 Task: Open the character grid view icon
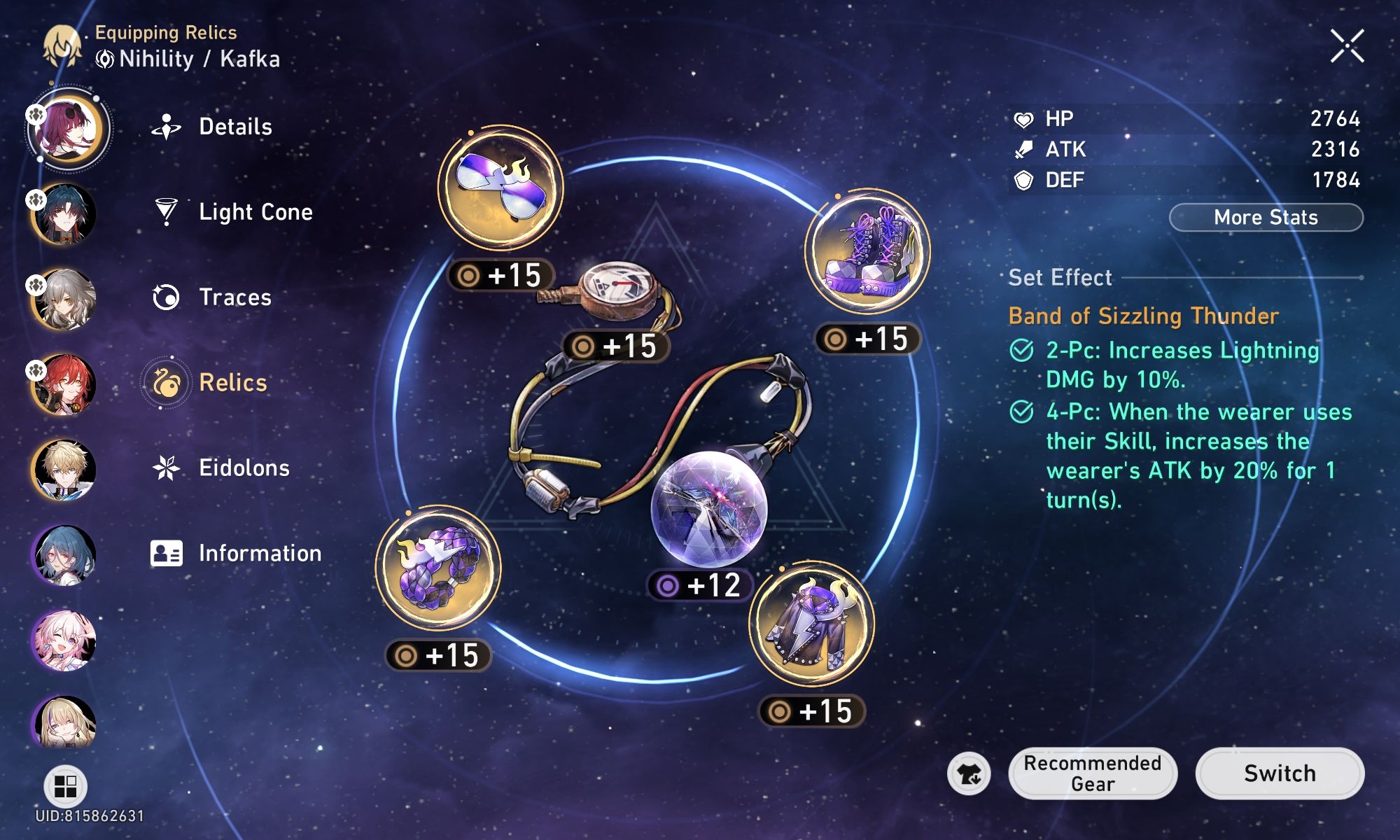point(65,785)
